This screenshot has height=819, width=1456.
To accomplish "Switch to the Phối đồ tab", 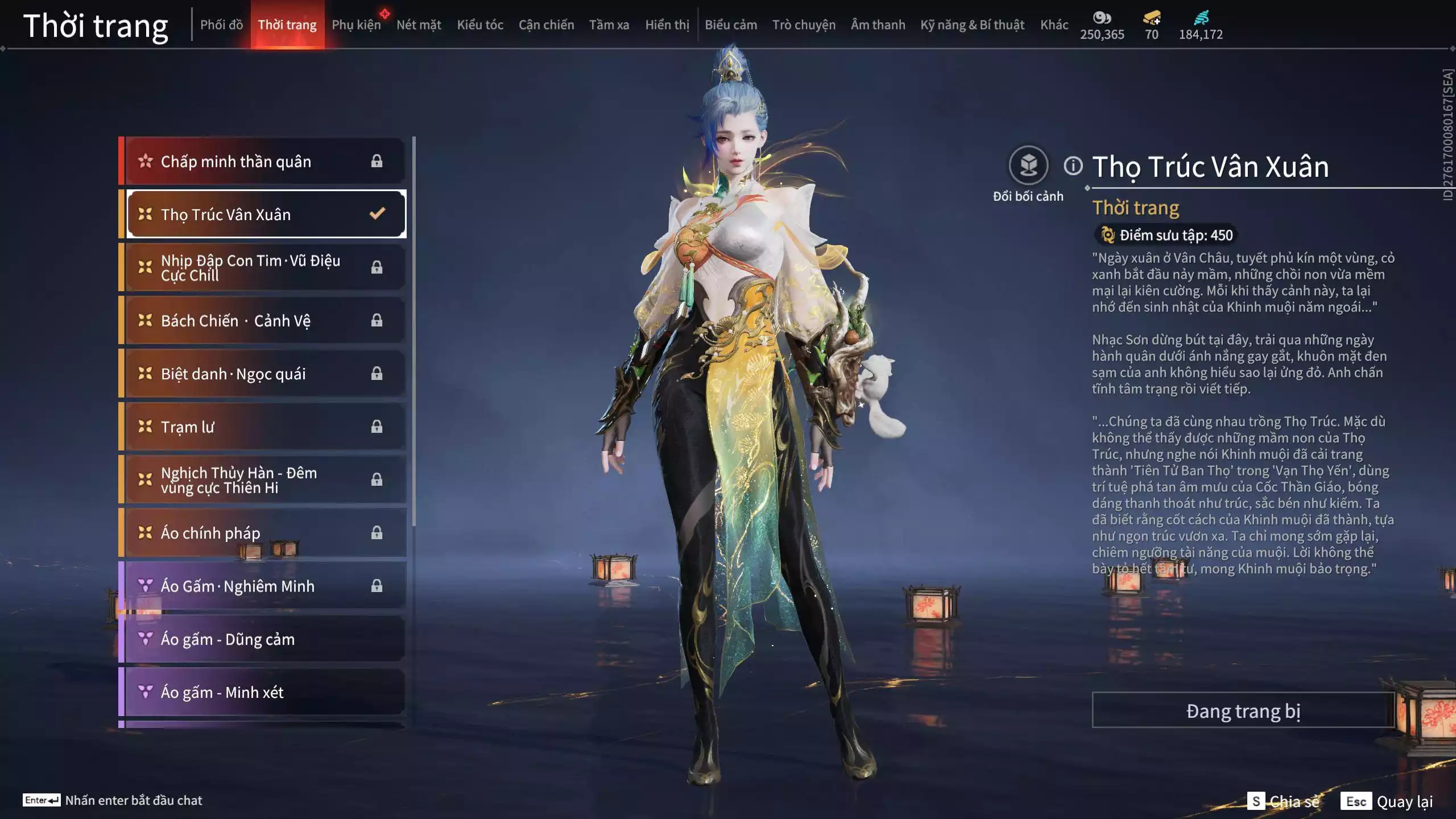I will pyautogui.click(x=221, y=25).
